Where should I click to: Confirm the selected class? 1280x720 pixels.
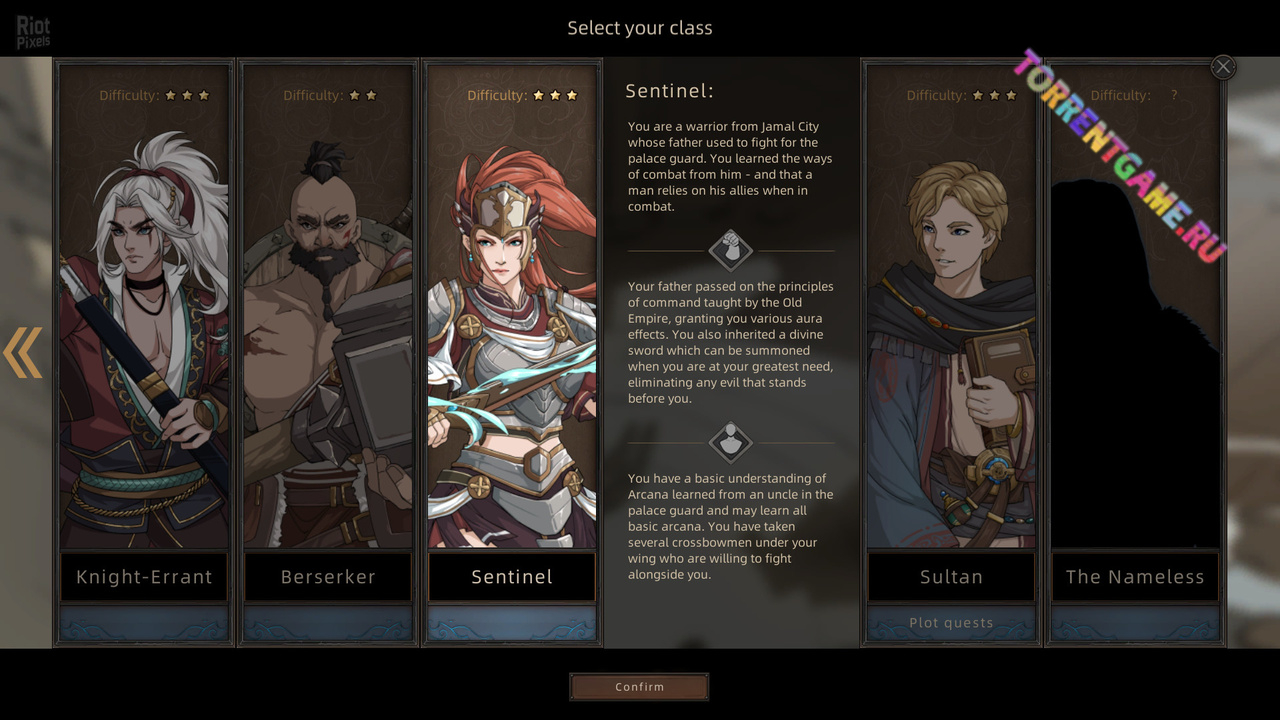tap(639, 687)
